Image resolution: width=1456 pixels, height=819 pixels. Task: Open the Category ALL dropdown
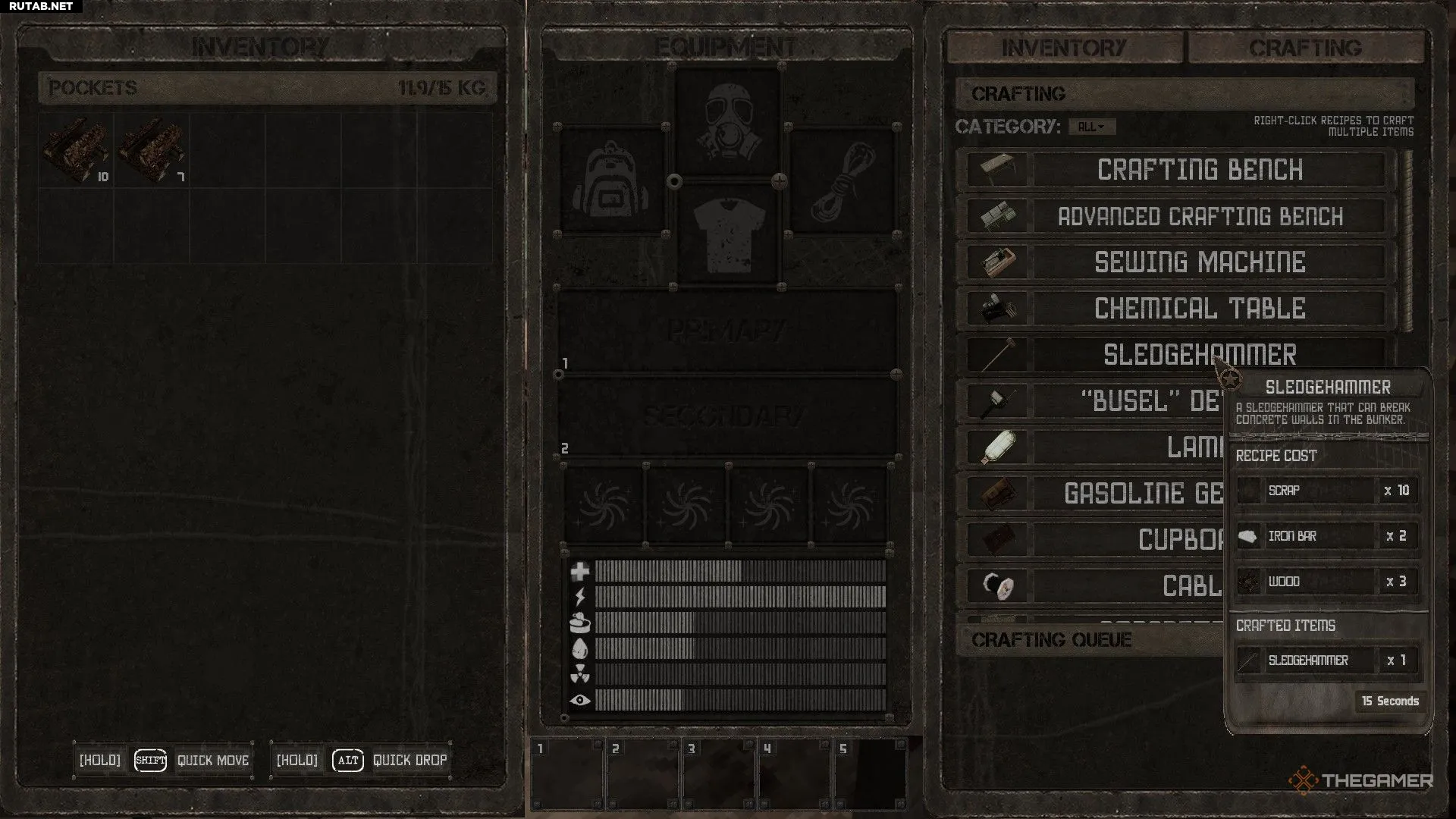pos(1091,127)
